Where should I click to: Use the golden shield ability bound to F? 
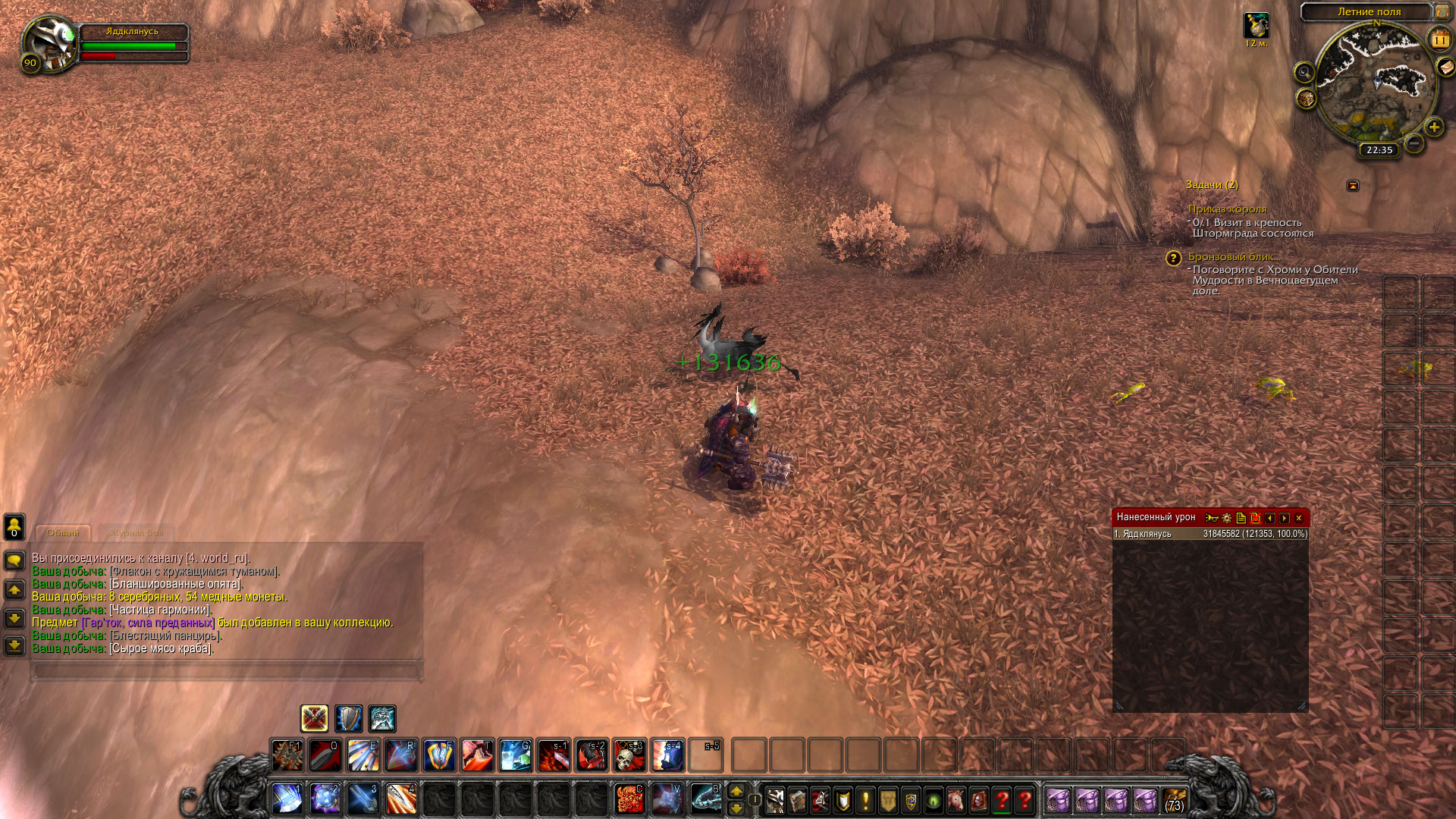(439, 755)
